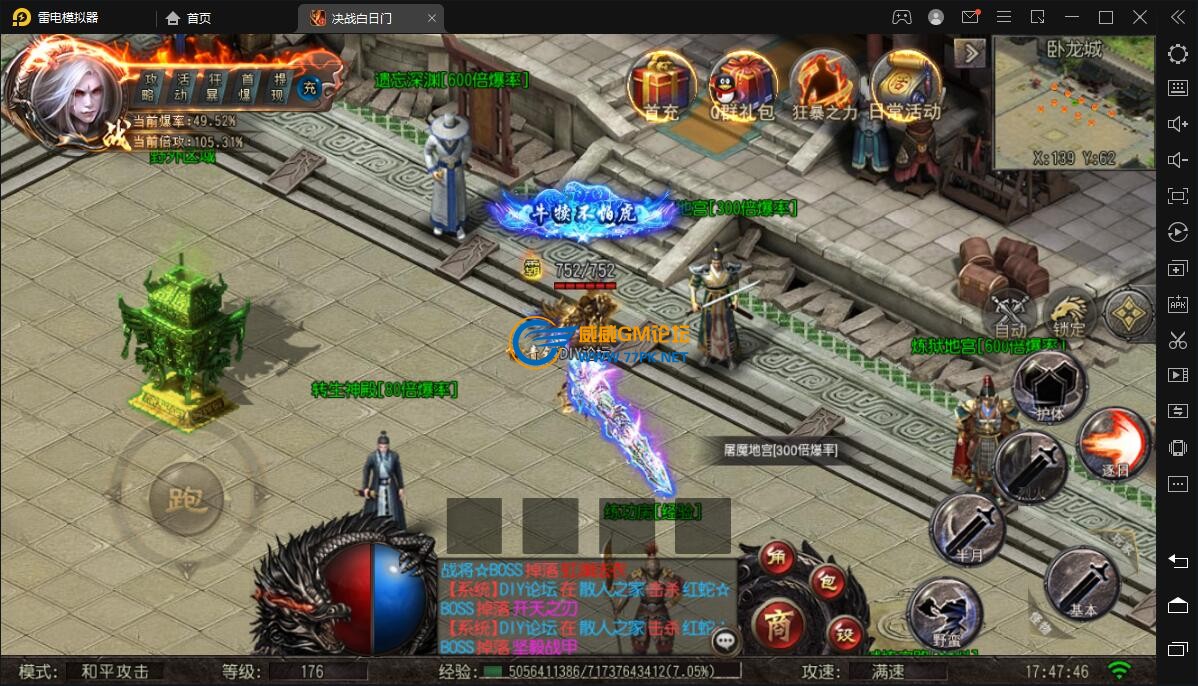Activate the 狂暴之力 berserk power icon

[x=824, y=83]
